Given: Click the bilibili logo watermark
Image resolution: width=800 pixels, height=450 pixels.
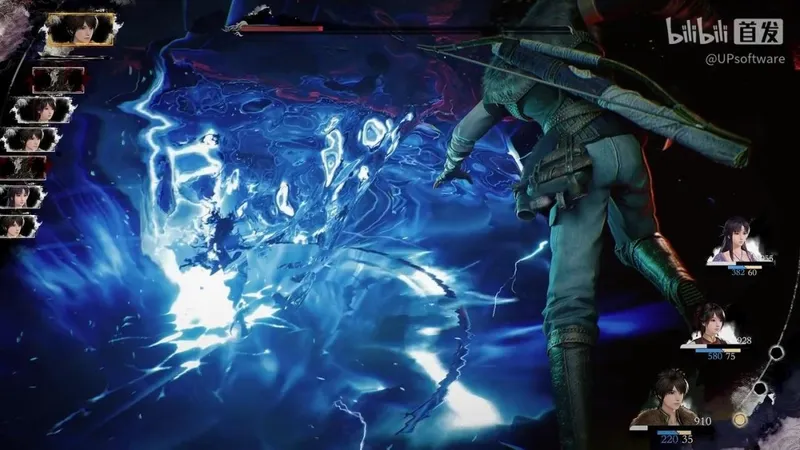Looking at the screenshot, I should click(698, 31).
